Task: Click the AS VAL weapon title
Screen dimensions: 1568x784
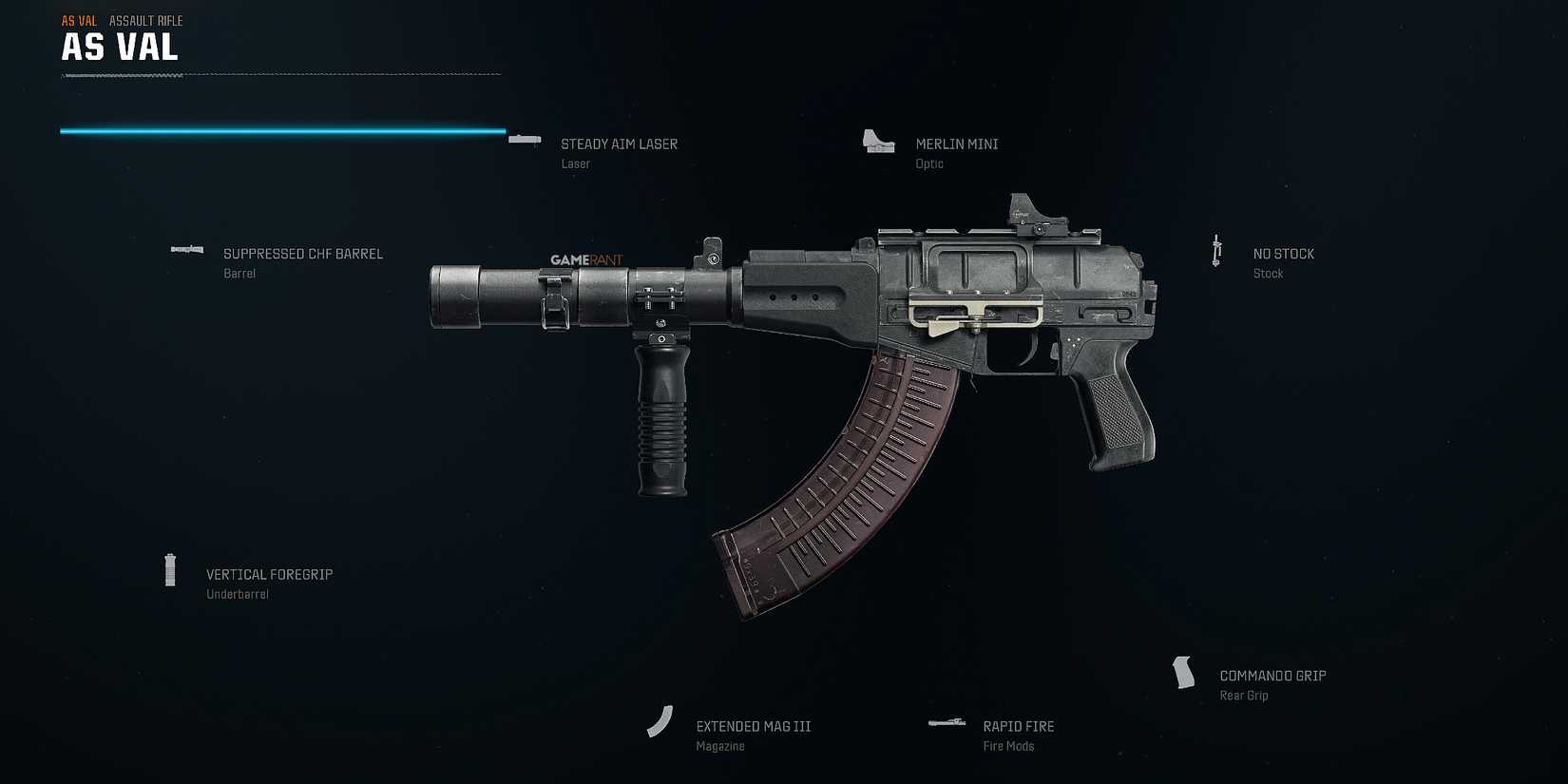Action: [x=119, y=47]
